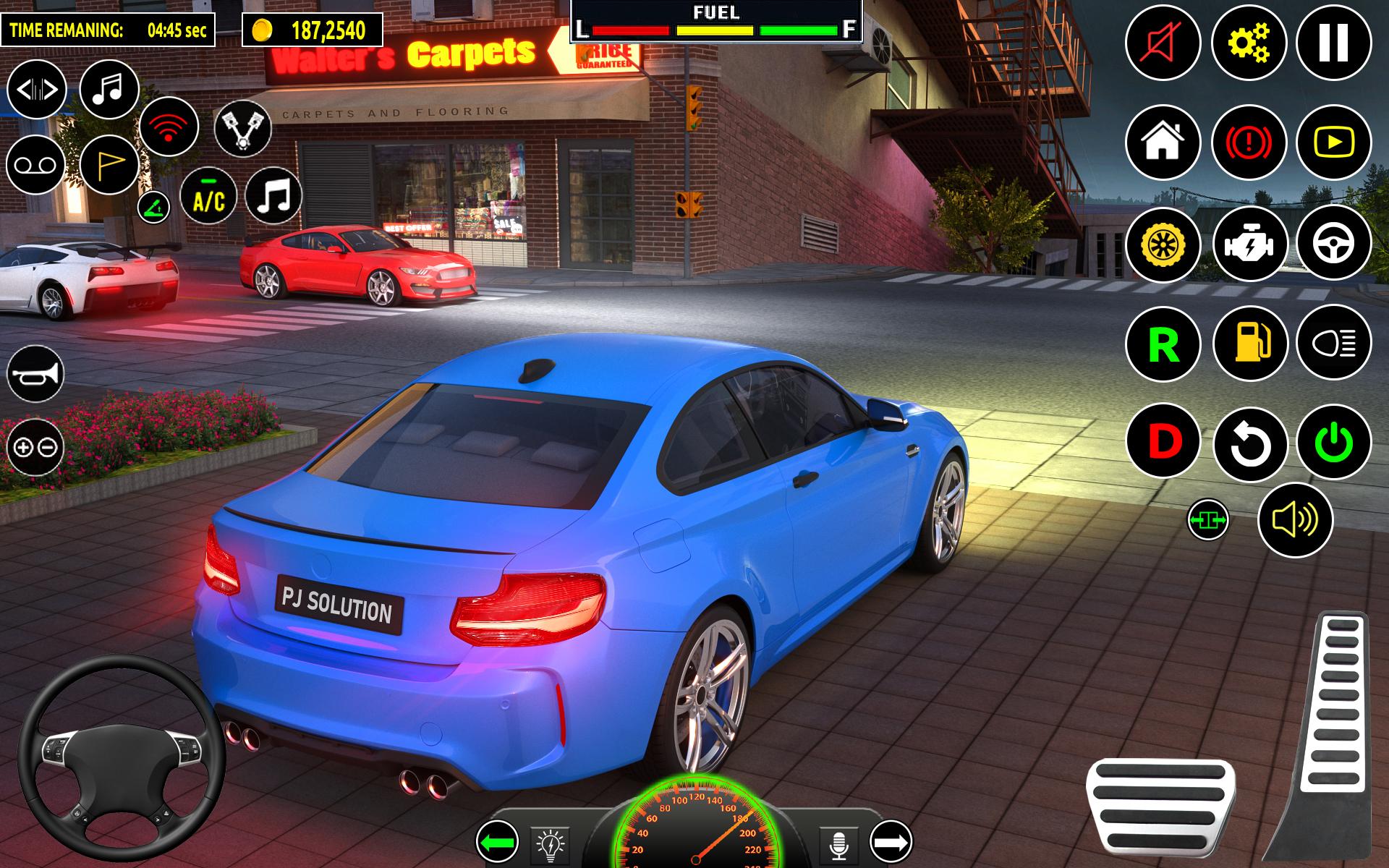
Task: Tap the yellow video play button
Action: pos(1333,142)
